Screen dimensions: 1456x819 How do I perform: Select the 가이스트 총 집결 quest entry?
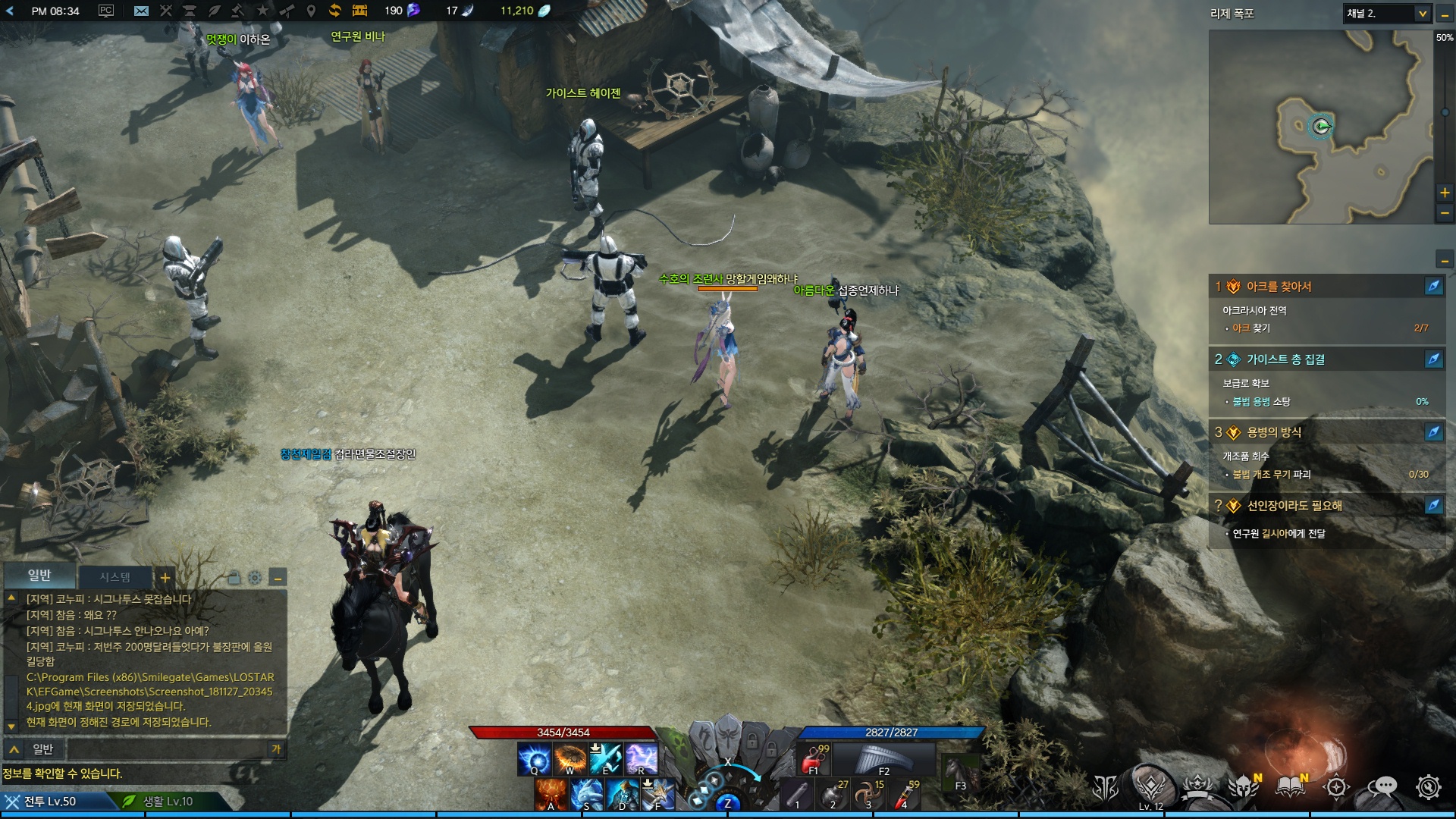(1285, 359)
